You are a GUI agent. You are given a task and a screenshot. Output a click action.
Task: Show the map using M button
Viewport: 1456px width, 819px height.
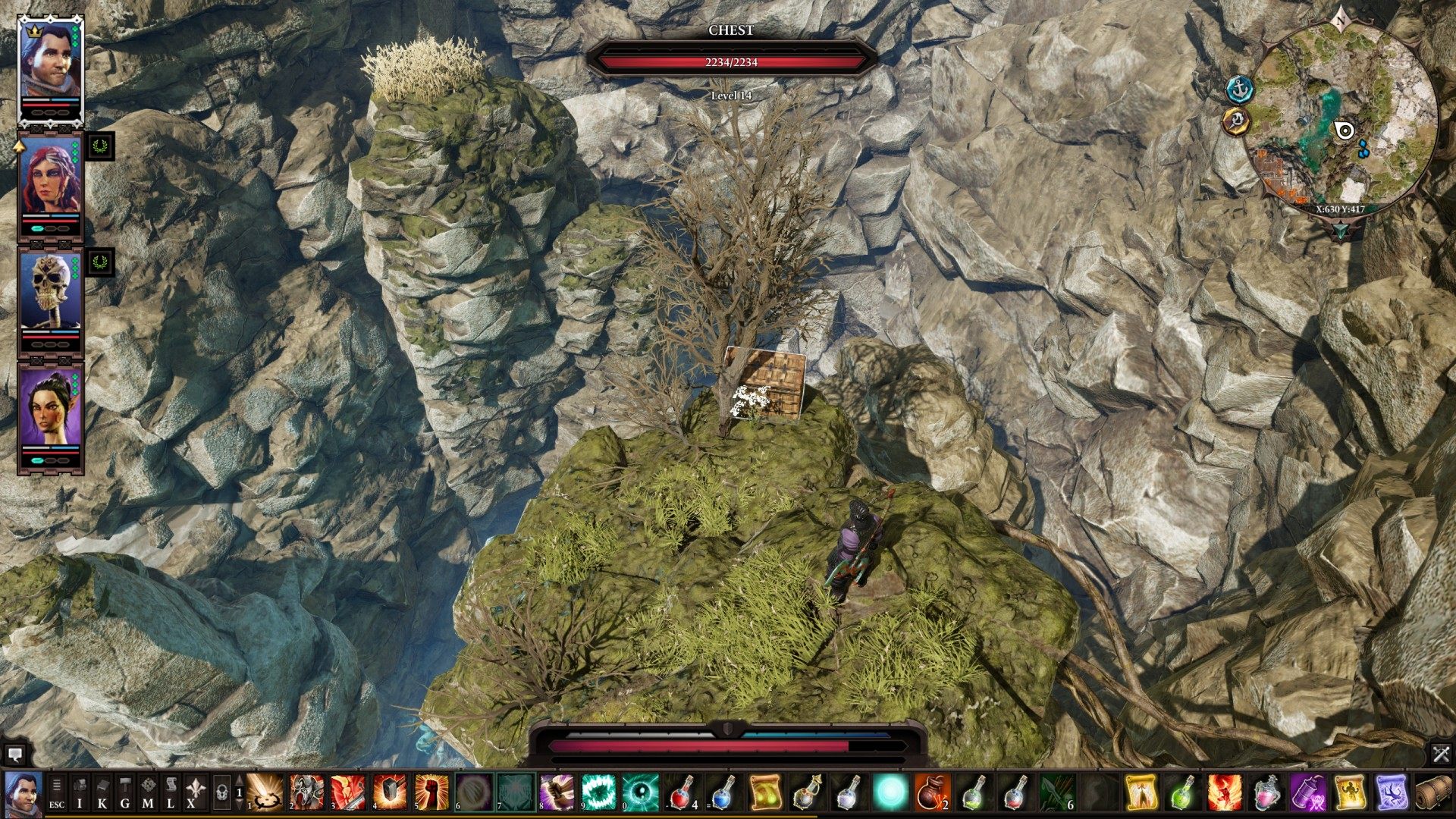tap(148, 793)
